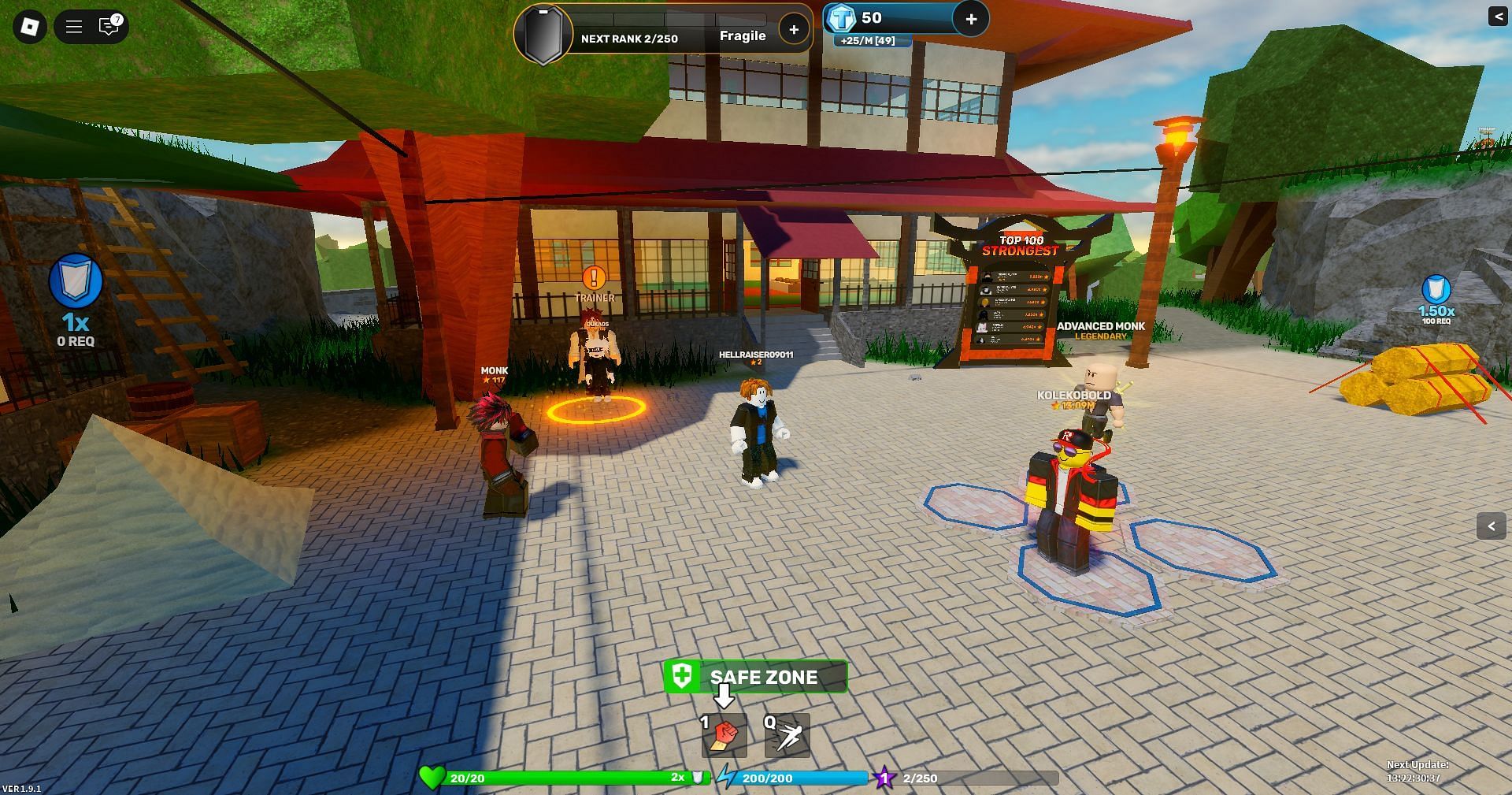This screenshot has height=795, width=1512.
Task: Activate the dash sprint ability slot
Action: (787, 735)
